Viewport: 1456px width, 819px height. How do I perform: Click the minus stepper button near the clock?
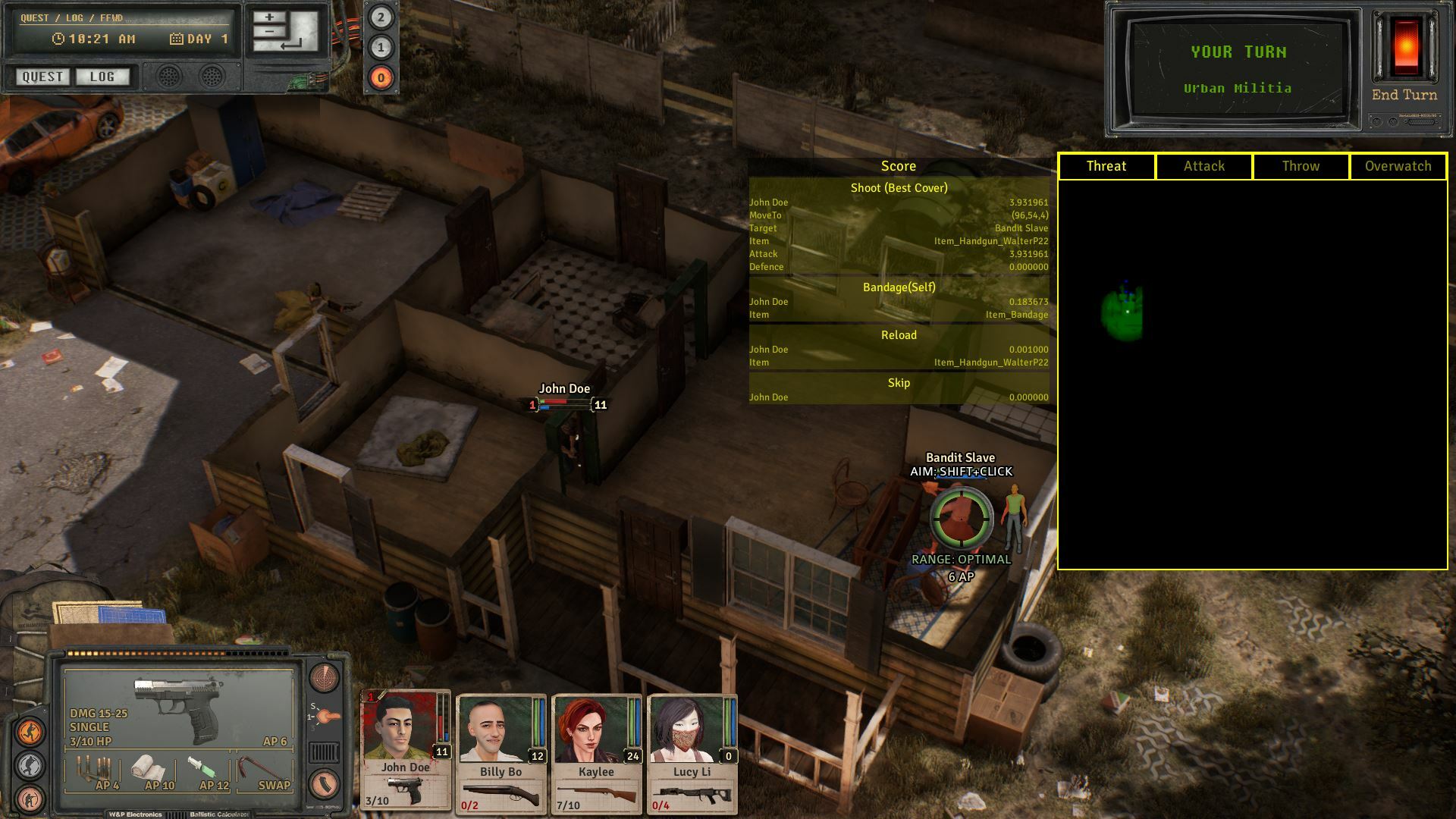pos(269,31)
